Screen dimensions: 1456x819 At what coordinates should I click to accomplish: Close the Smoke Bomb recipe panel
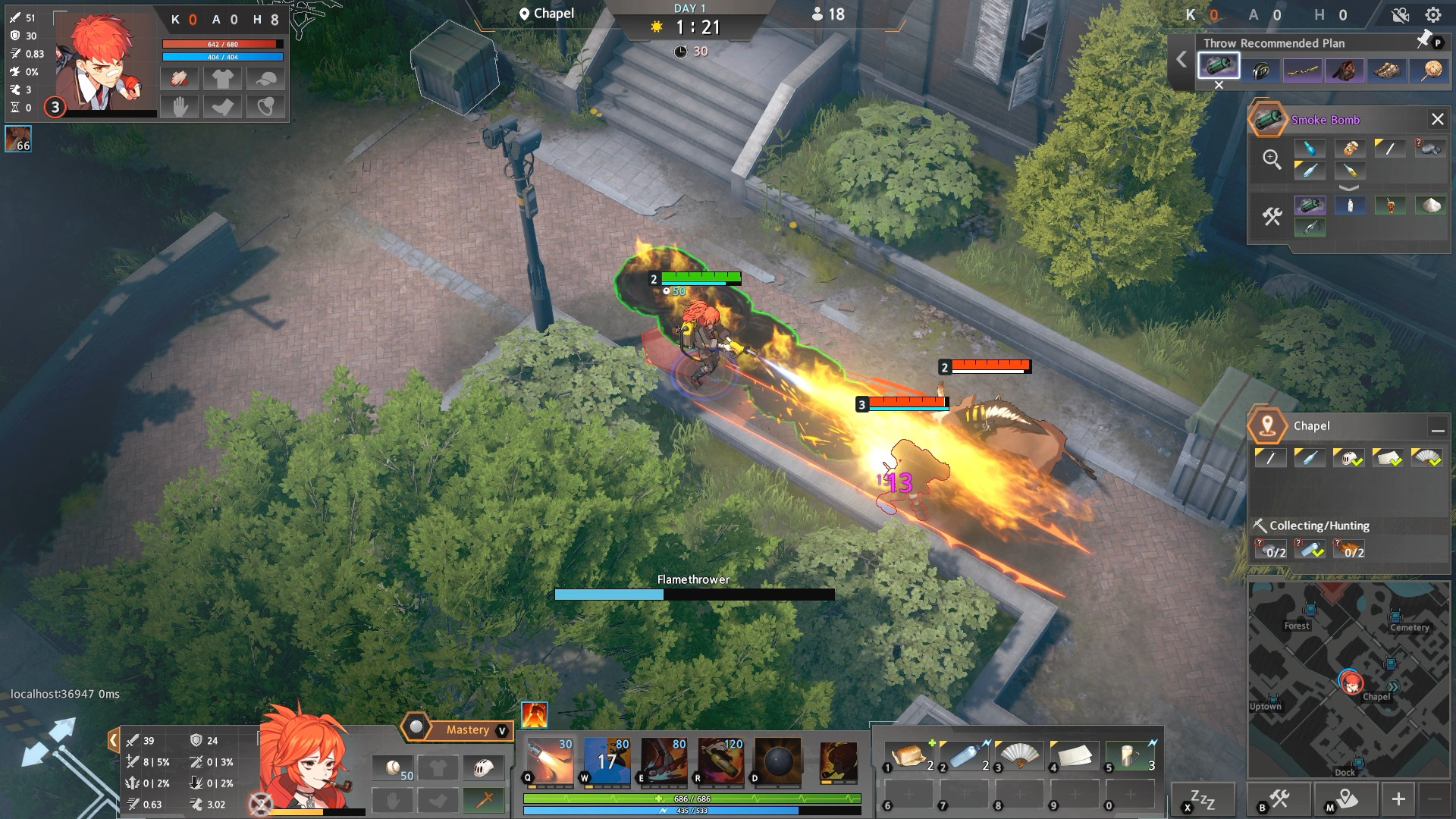[1437, 119]
